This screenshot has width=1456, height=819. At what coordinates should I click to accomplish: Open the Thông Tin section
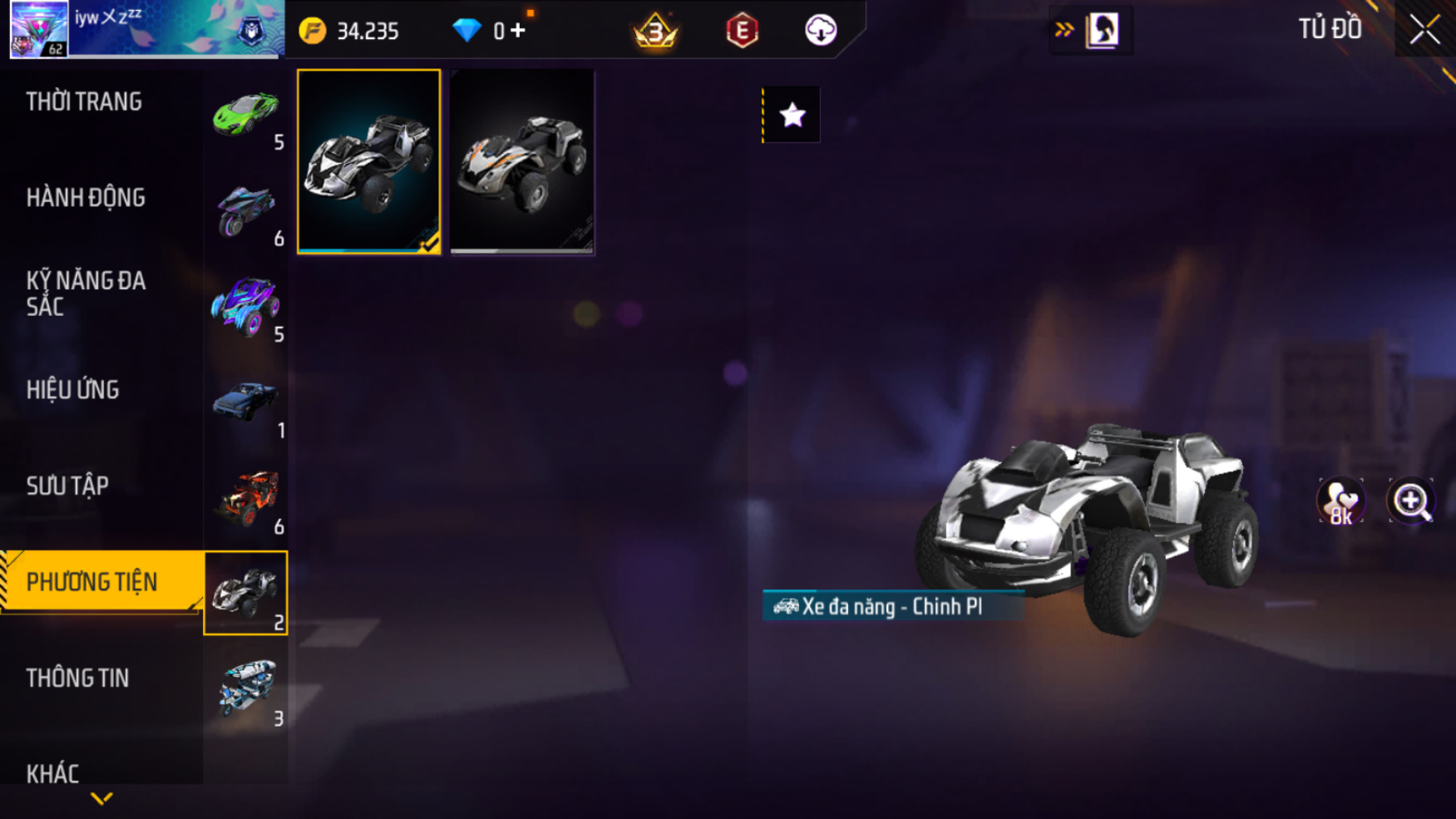point(77,678)
